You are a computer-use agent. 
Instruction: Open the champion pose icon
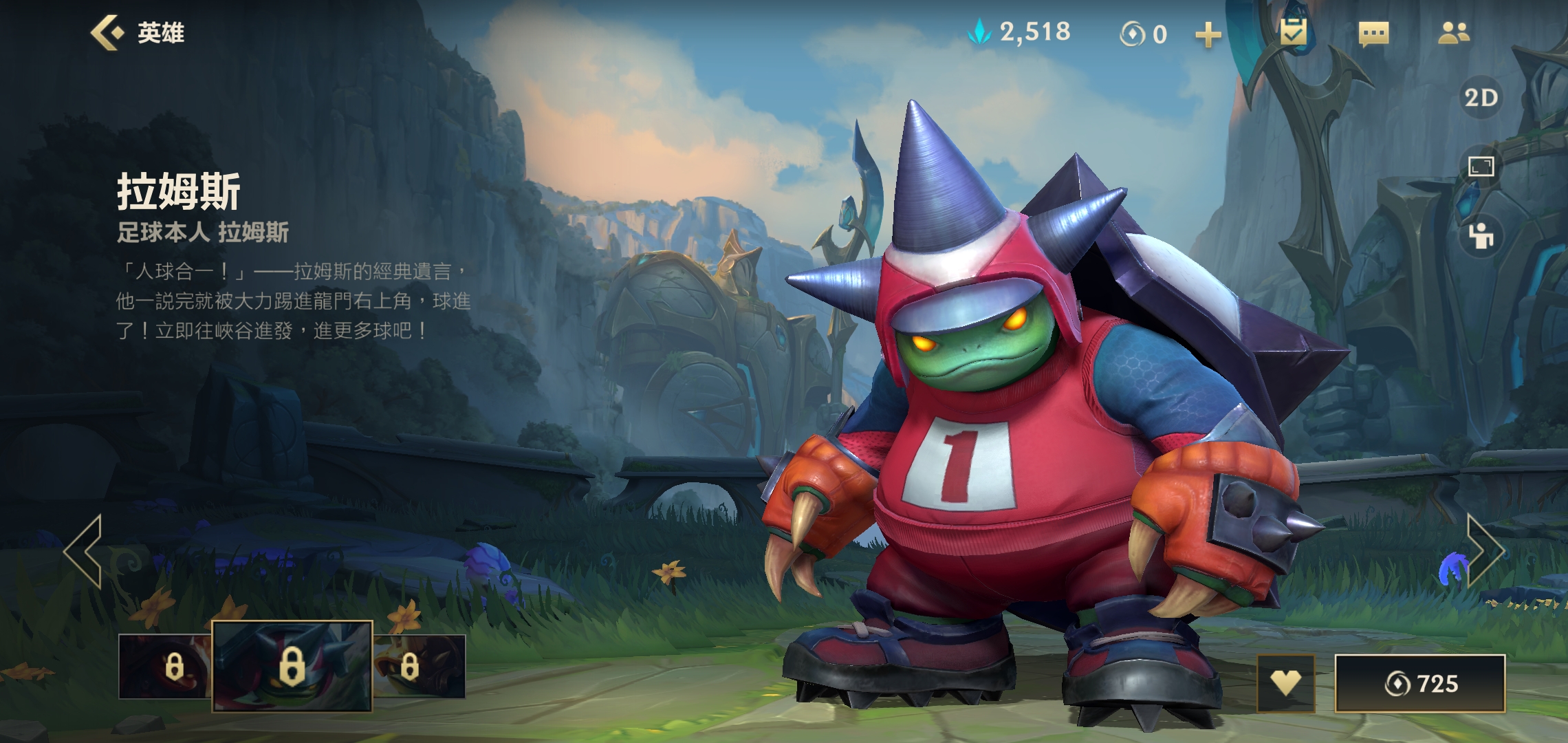[x=1481, y=236]
